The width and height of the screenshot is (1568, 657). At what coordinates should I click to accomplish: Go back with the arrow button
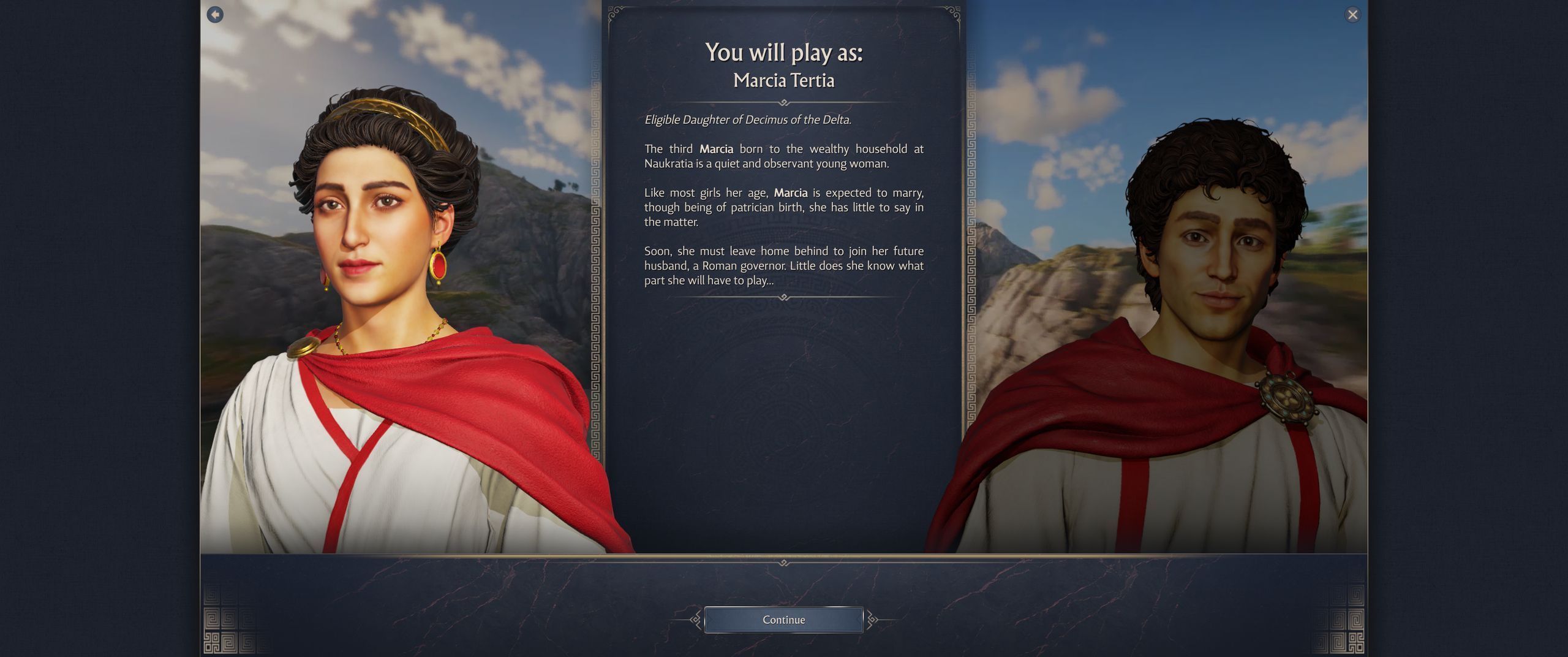[x=215, y=15]
